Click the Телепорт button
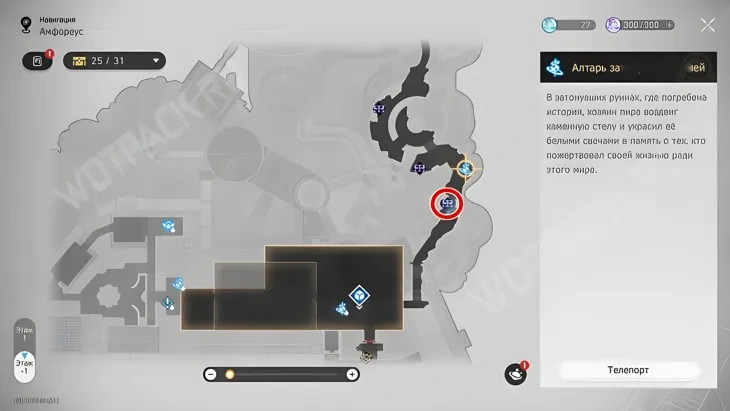 coord(628,369)
